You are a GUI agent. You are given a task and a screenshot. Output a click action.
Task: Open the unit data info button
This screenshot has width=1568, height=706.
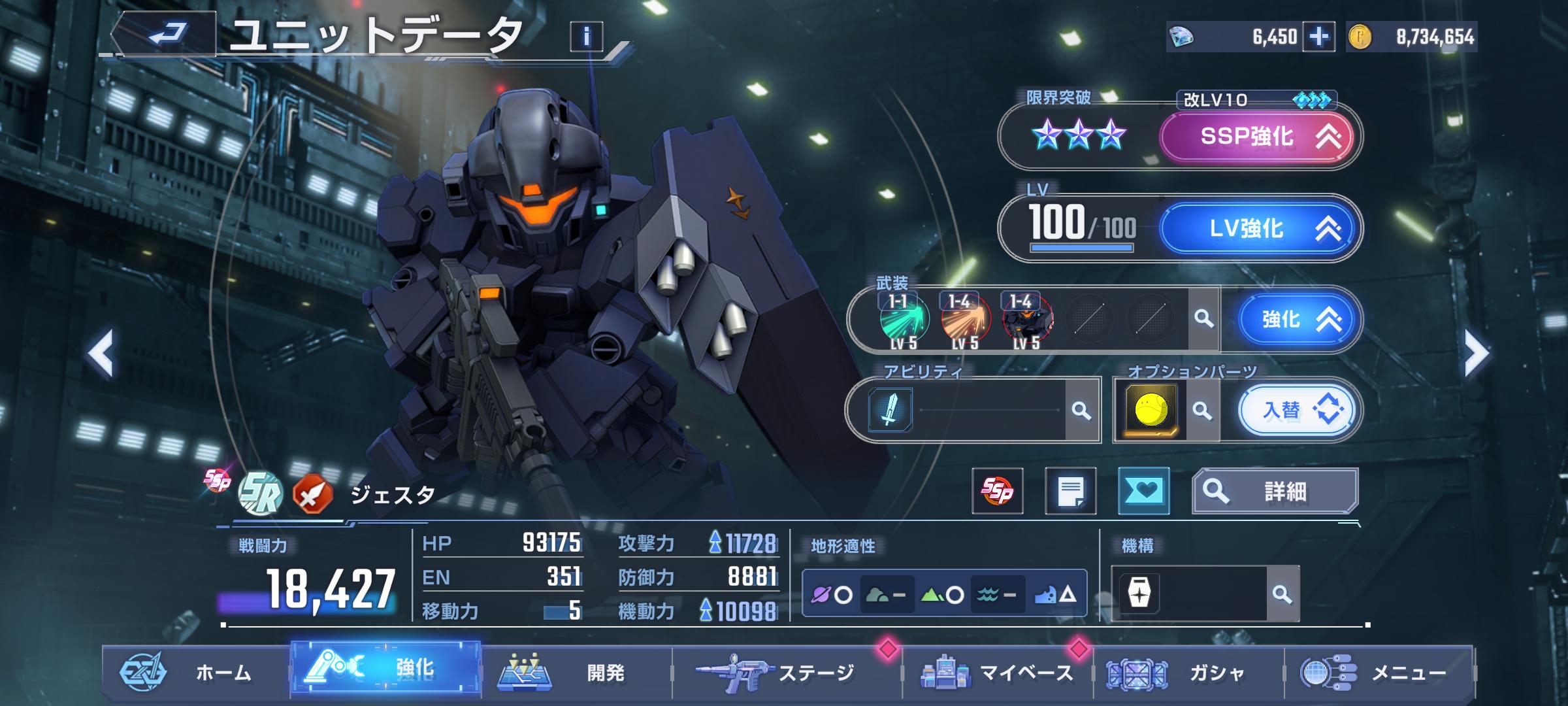click(586, 37)
